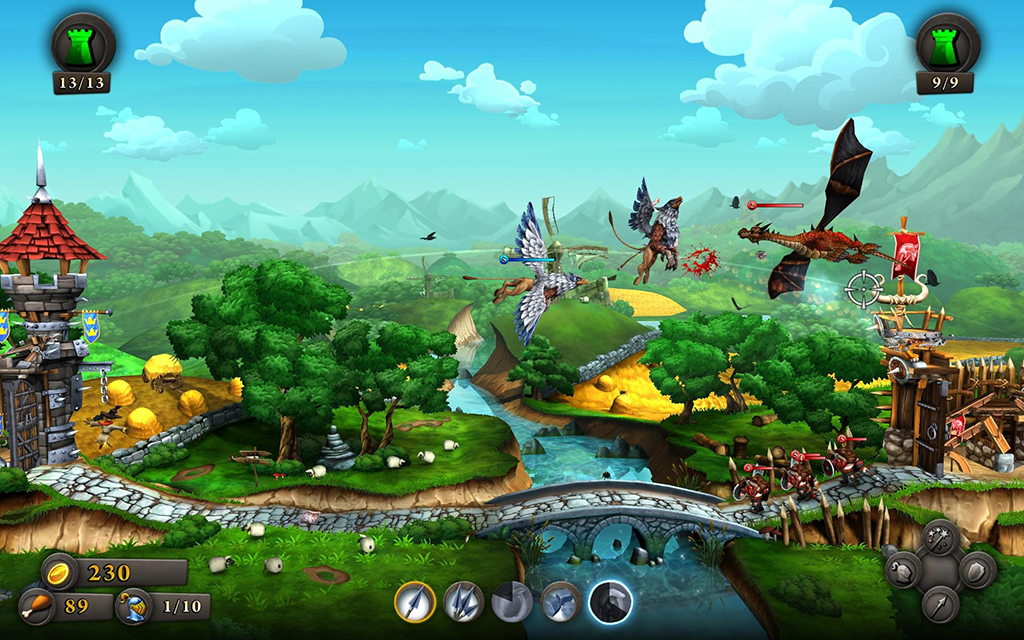1024x640 pixels.
Task: Open the magic wand spells category
Action: coord(940,540)
